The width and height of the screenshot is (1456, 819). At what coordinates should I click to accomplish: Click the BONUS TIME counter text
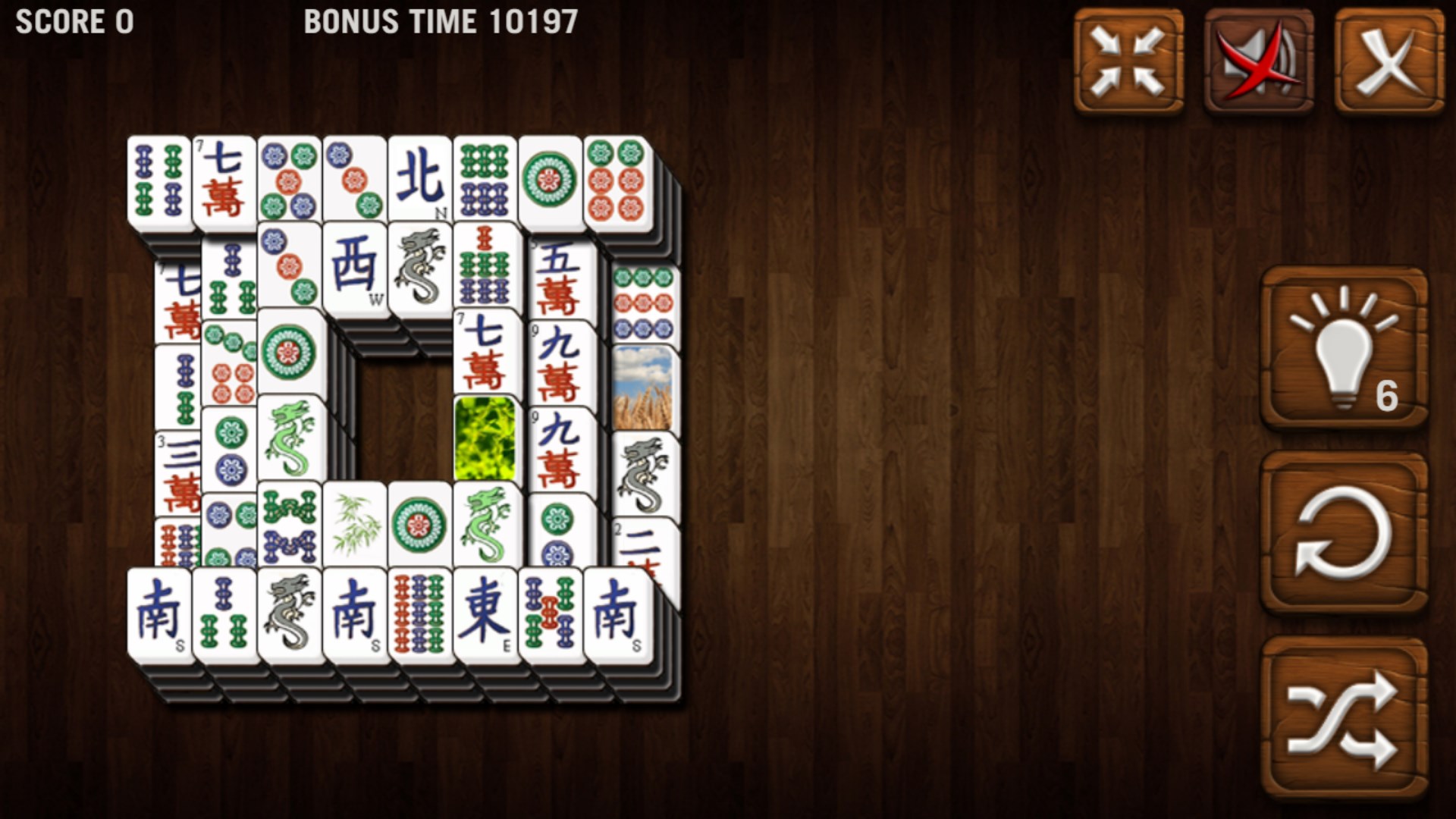tap(440, 21)
